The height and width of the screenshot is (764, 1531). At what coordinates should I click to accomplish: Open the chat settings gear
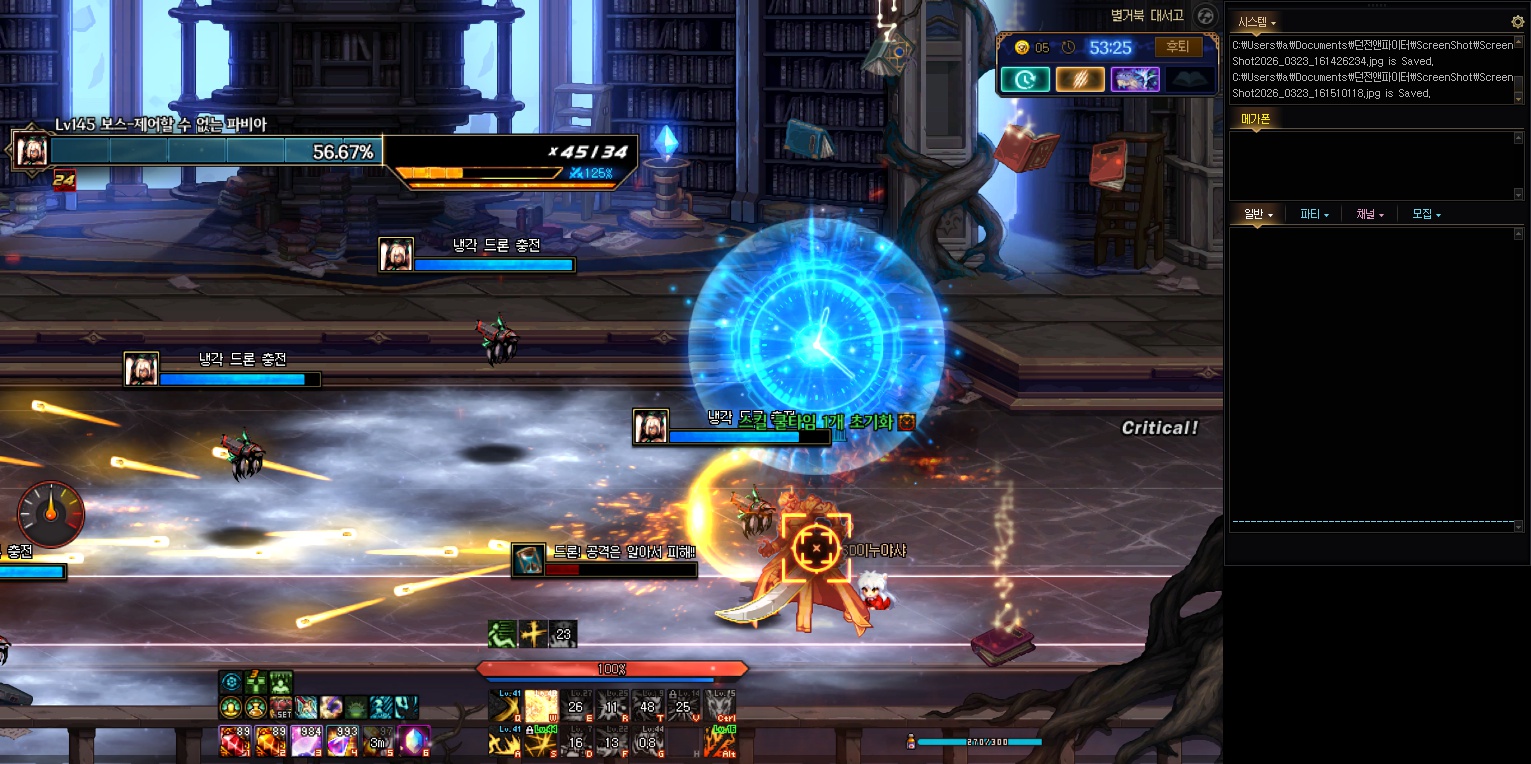coord(1517,21)
